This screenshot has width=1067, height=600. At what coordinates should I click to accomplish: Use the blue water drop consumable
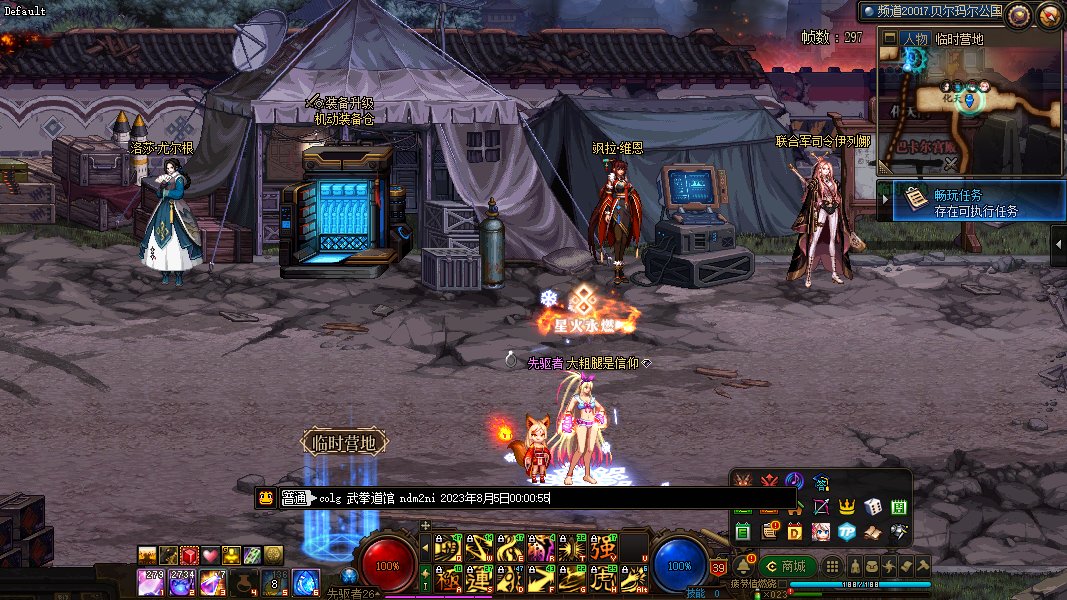[305, 579]
